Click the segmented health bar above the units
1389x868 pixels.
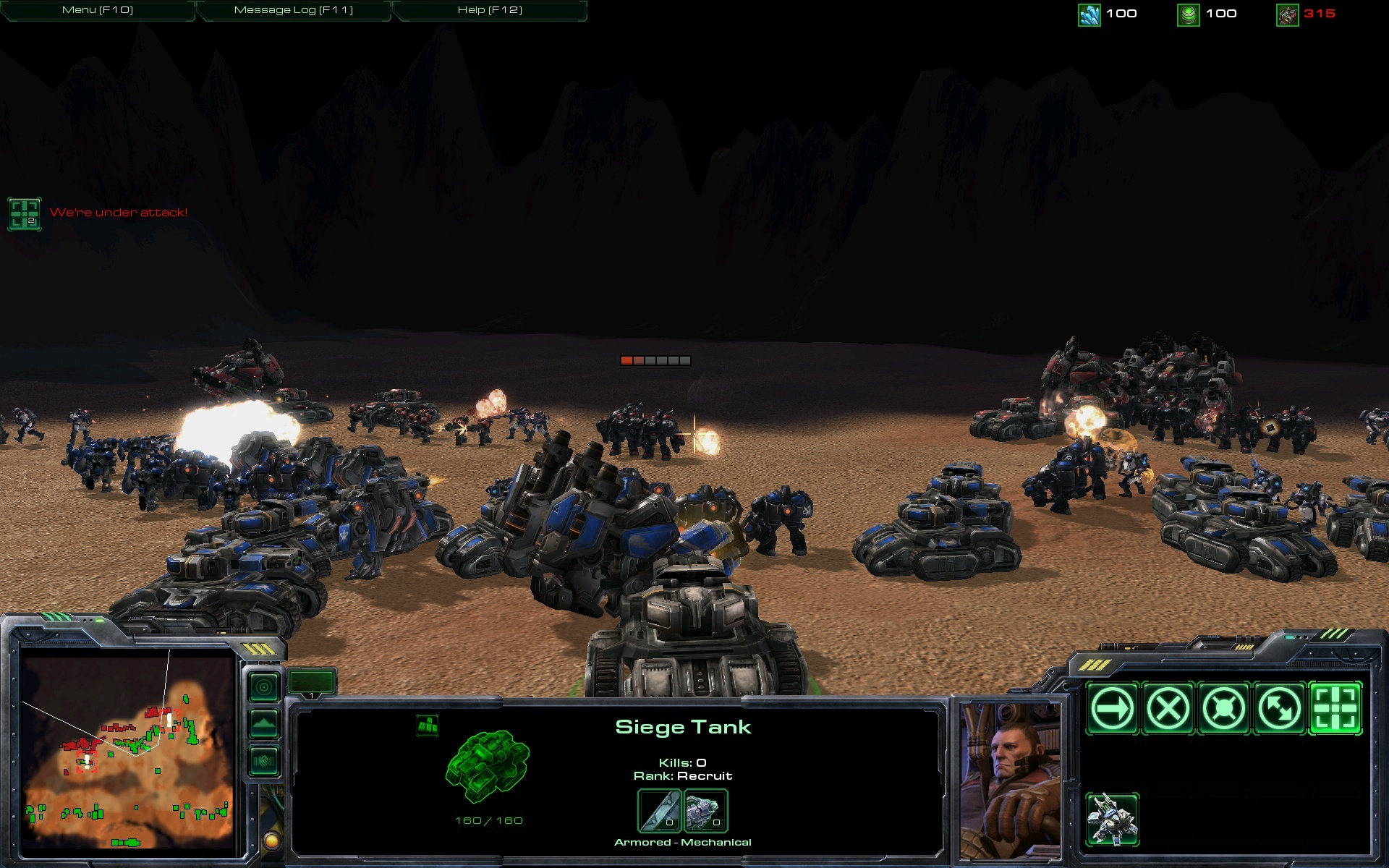pyautogui.click(x=654, y=359)
